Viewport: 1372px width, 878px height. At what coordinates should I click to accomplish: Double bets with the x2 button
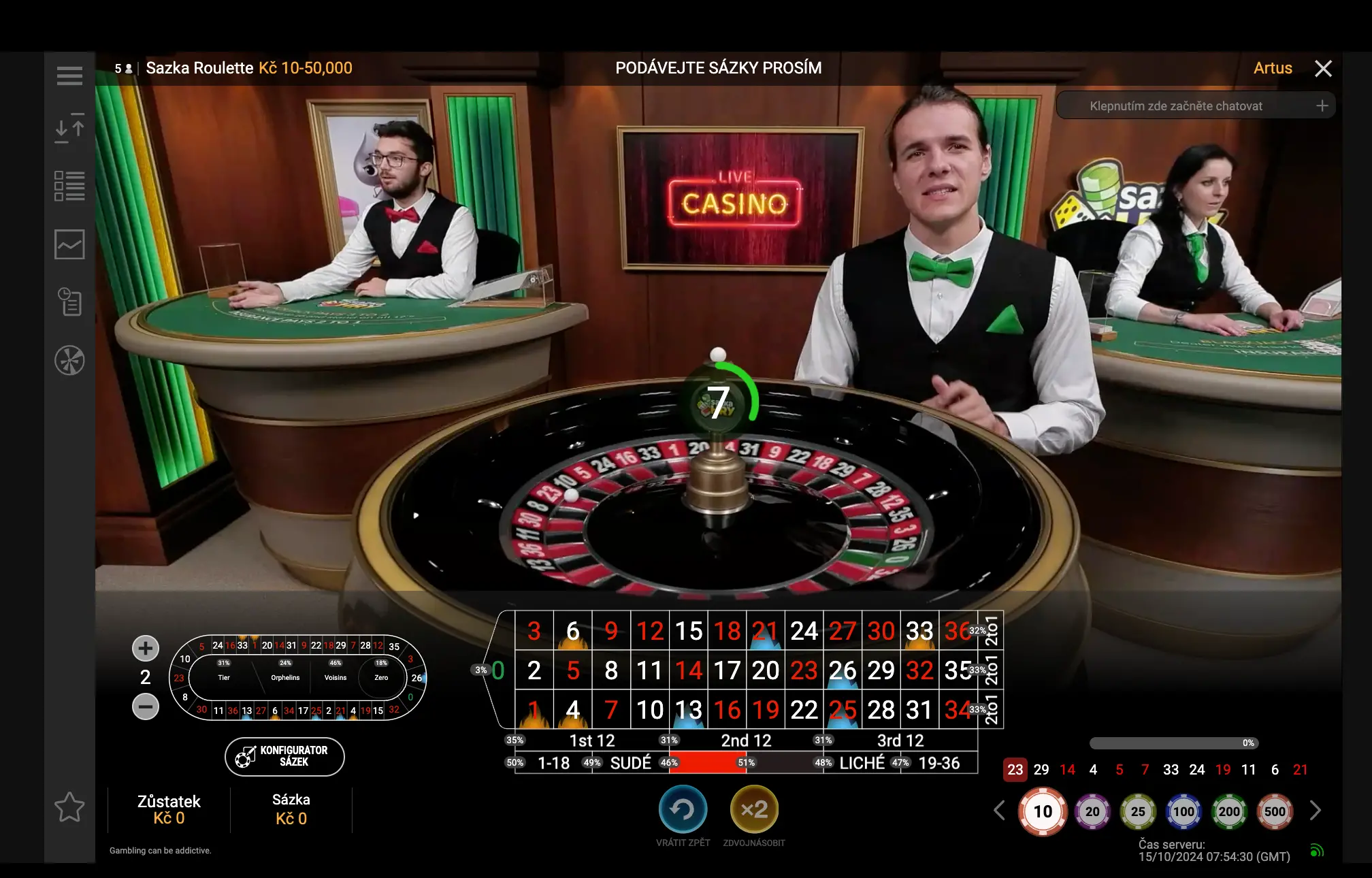pos(753,809)
